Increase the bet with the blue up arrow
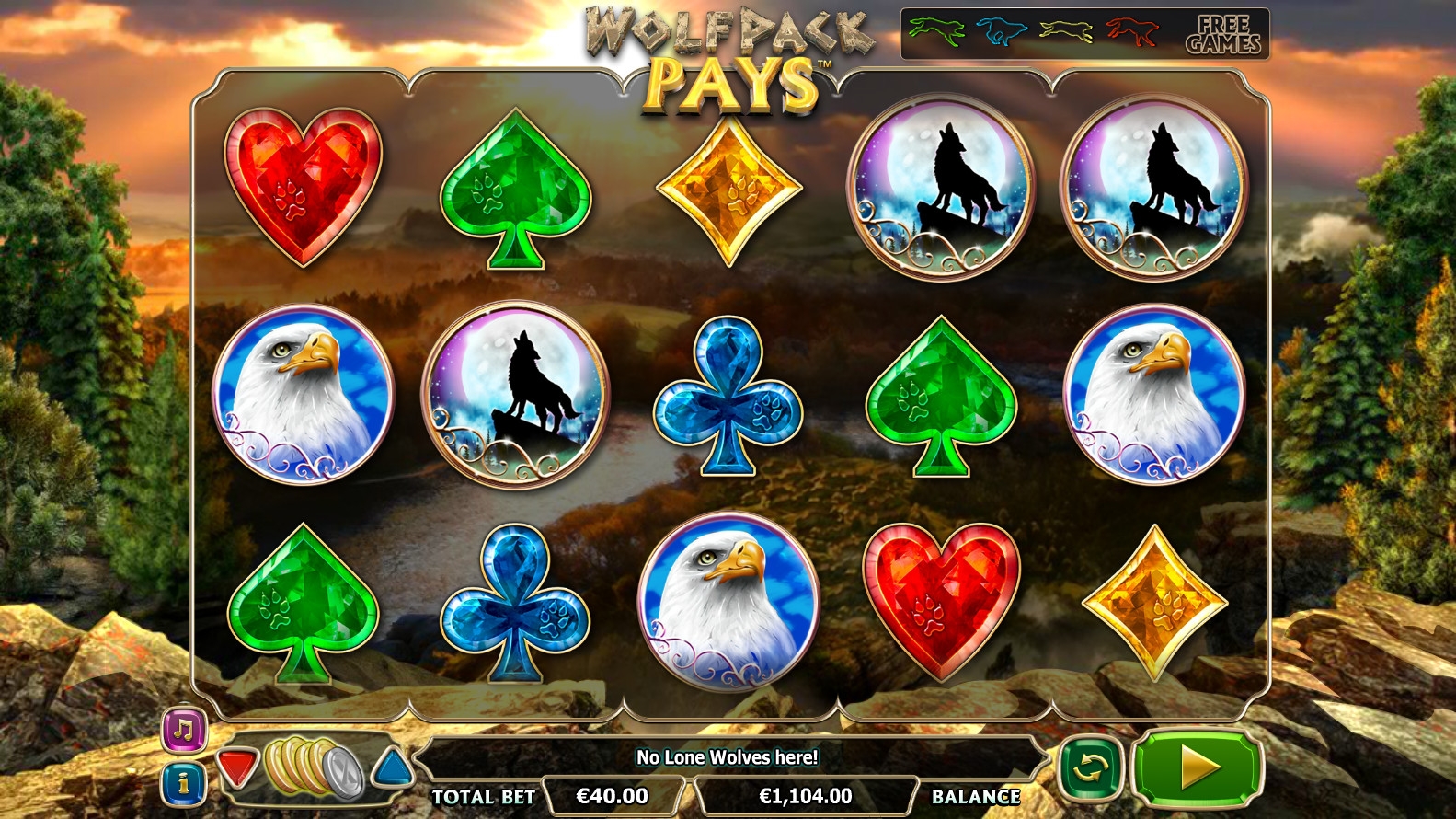 click(393, 767)
